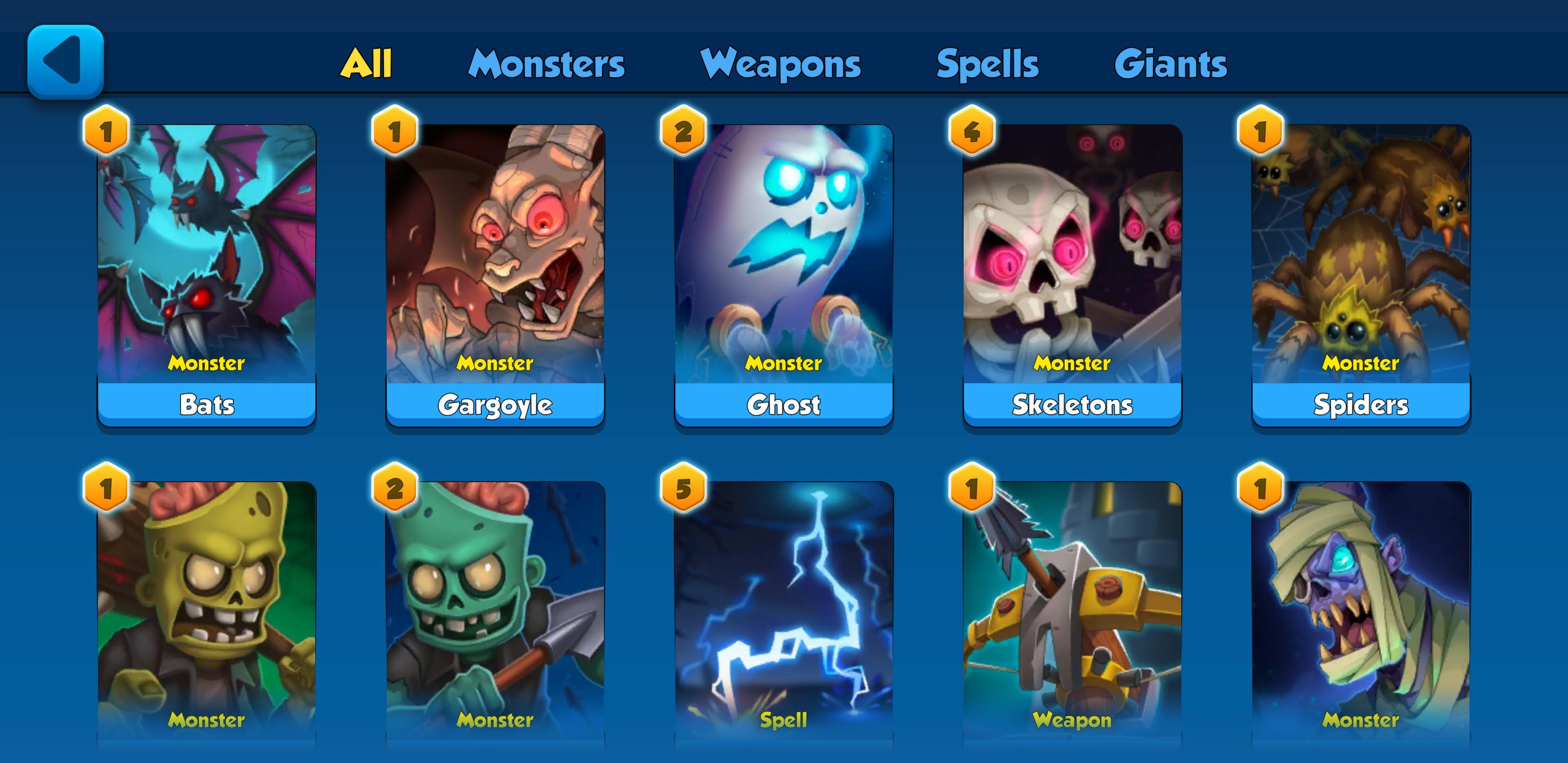Select the Bats monster card
The width and height of the screenshot is (1568, 763).
(207, 274)
